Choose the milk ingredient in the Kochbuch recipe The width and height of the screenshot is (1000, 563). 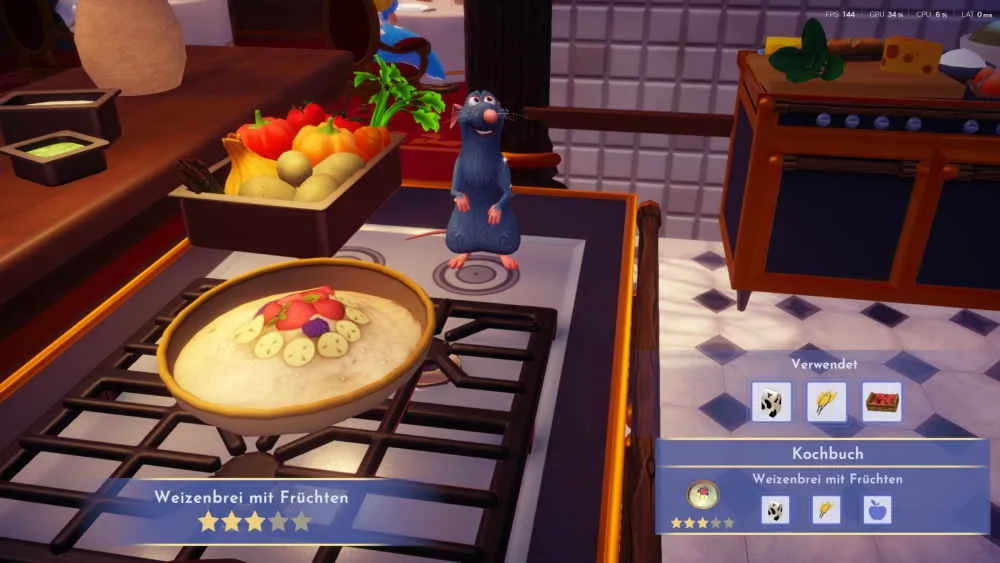pos(775,510)
